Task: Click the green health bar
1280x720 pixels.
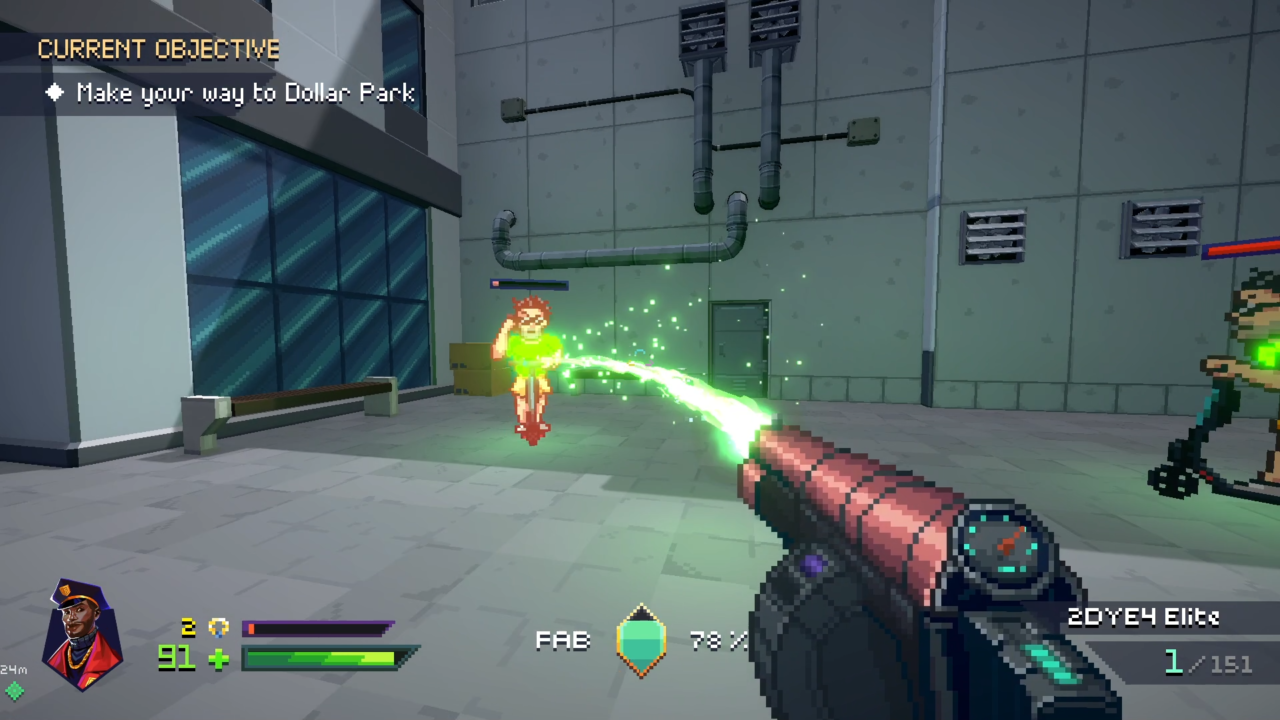Action: point(325,660)
